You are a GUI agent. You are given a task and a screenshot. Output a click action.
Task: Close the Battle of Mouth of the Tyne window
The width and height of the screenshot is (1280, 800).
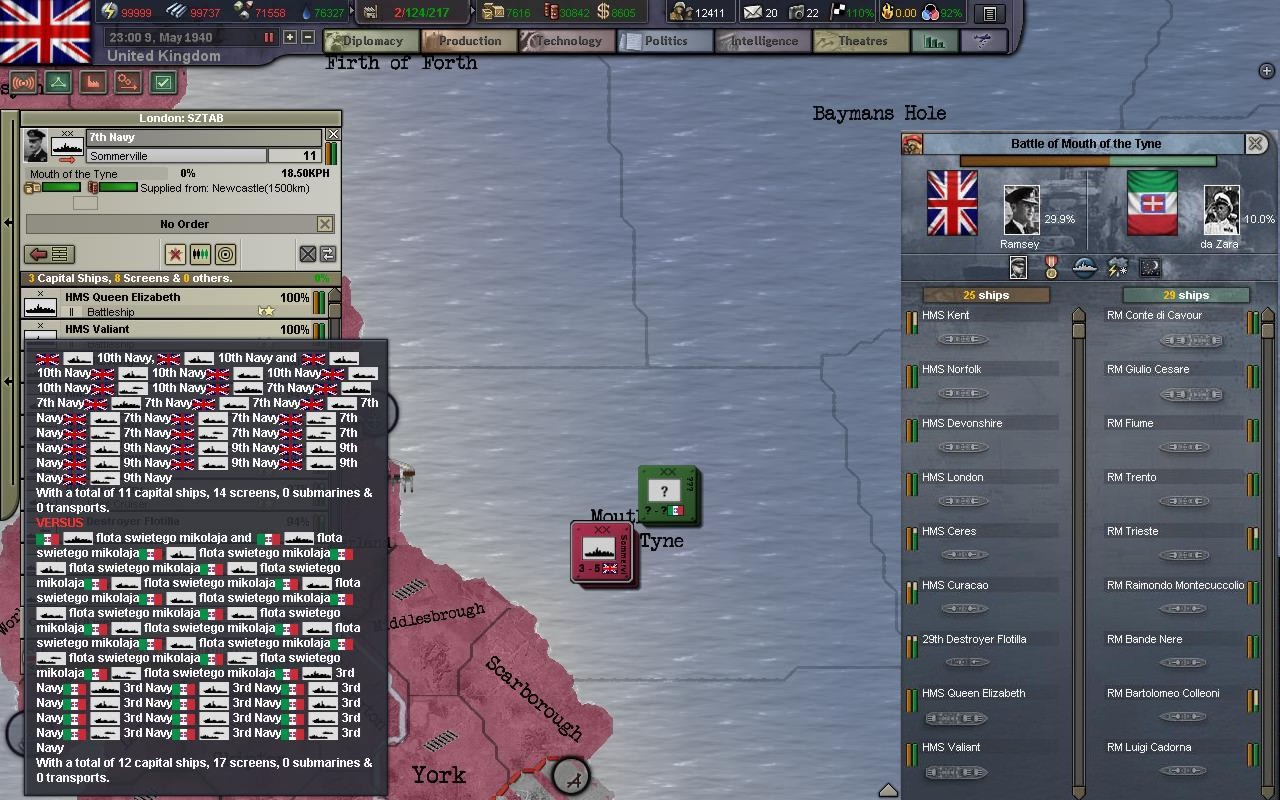click(x=1255, y=144)
